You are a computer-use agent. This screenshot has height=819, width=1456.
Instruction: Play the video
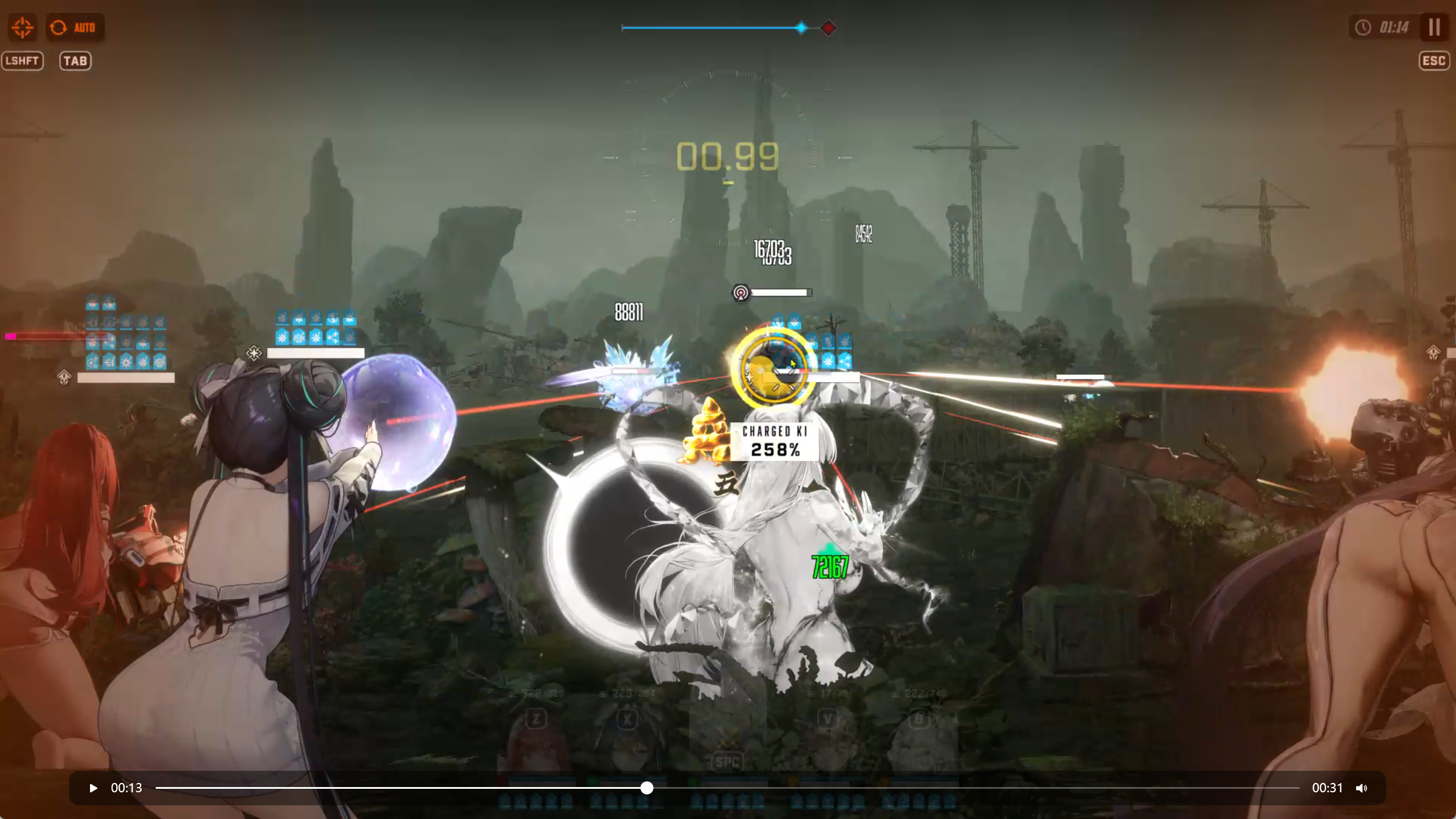click(x=93, y=788)
